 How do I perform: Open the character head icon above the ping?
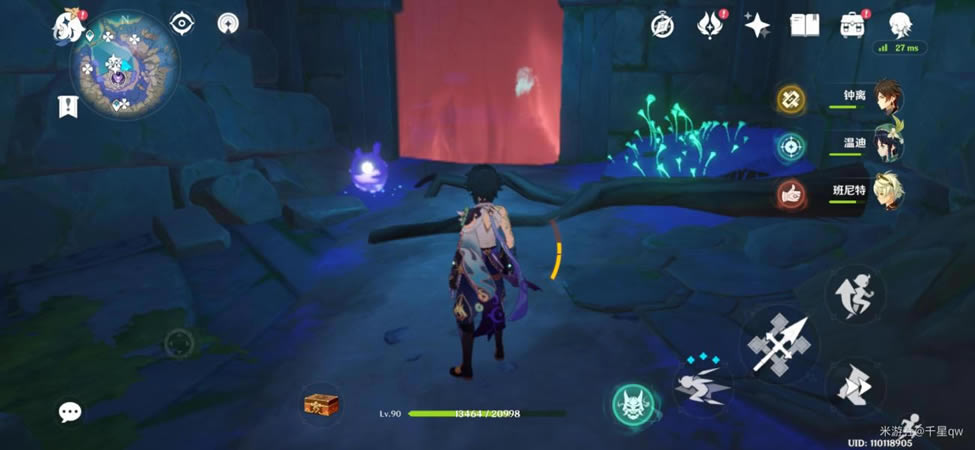point(901,24)
